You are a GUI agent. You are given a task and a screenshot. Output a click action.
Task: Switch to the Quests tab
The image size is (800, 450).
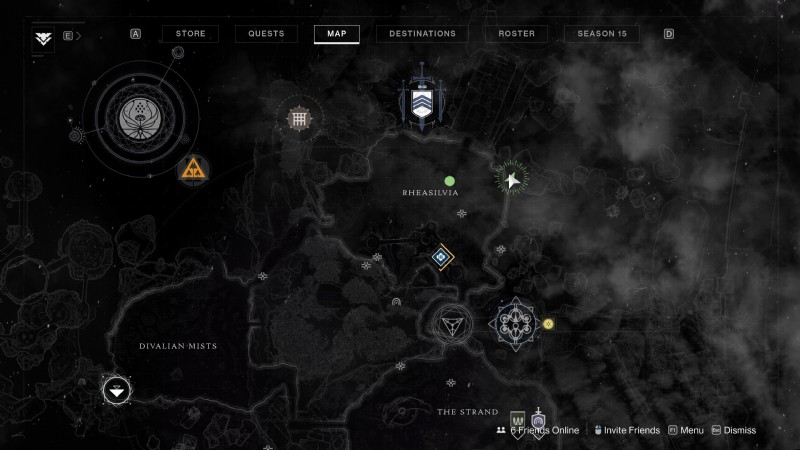coord(266,34)
